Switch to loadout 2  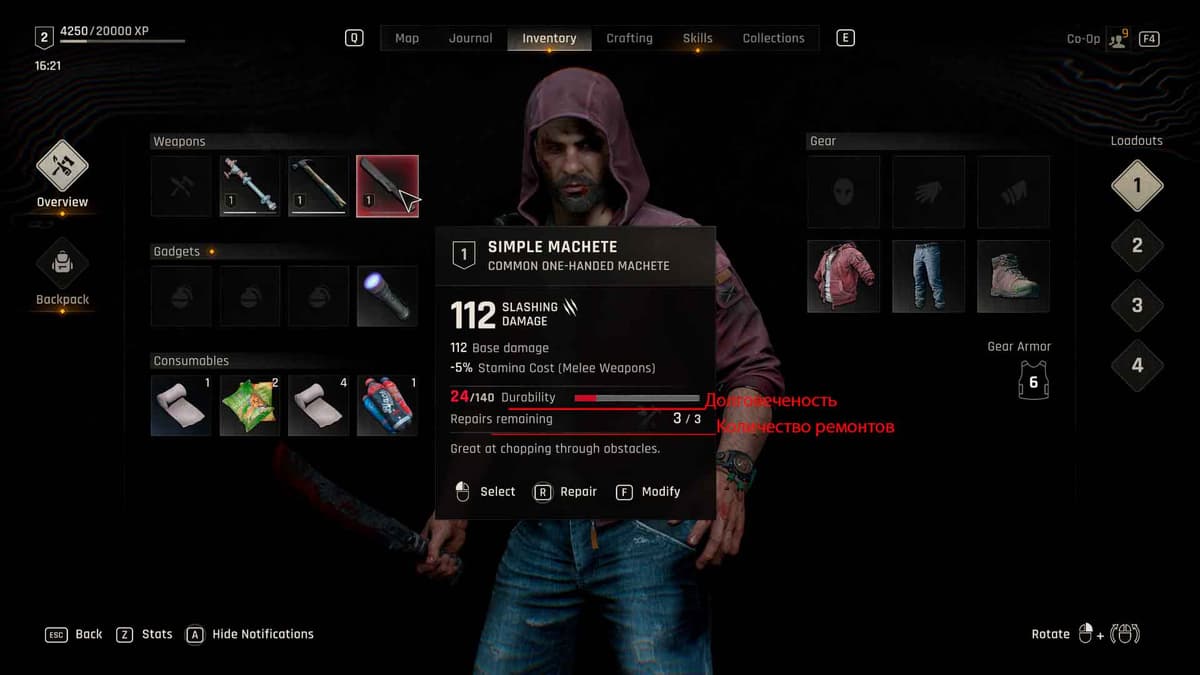[x=1137, y=245]
